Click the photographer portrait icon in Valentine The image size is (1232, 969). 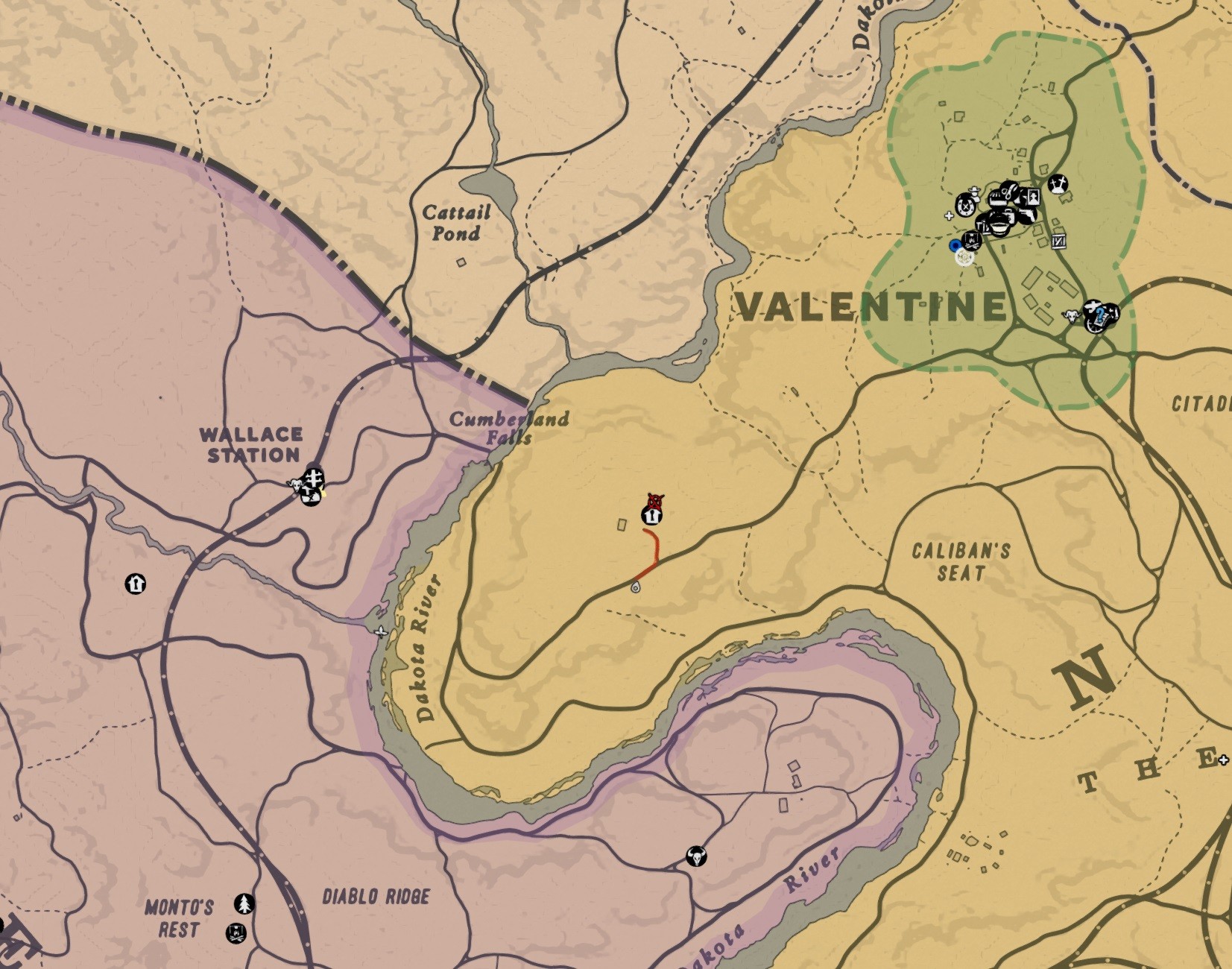pyautogui.click(x=1033, y=197)
